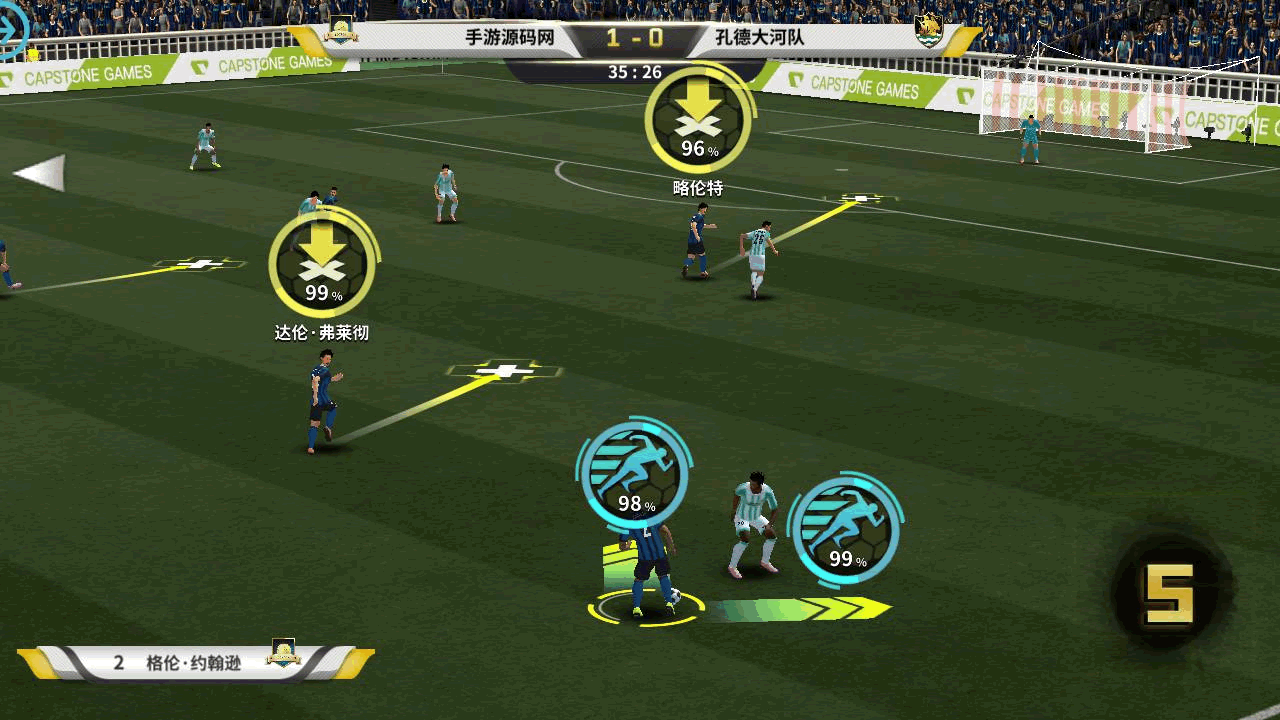Viewport: 1280px width, 720px height.
Task: Tap the blue circular arrow icon in corner
Action: click(x=12, y=28)
